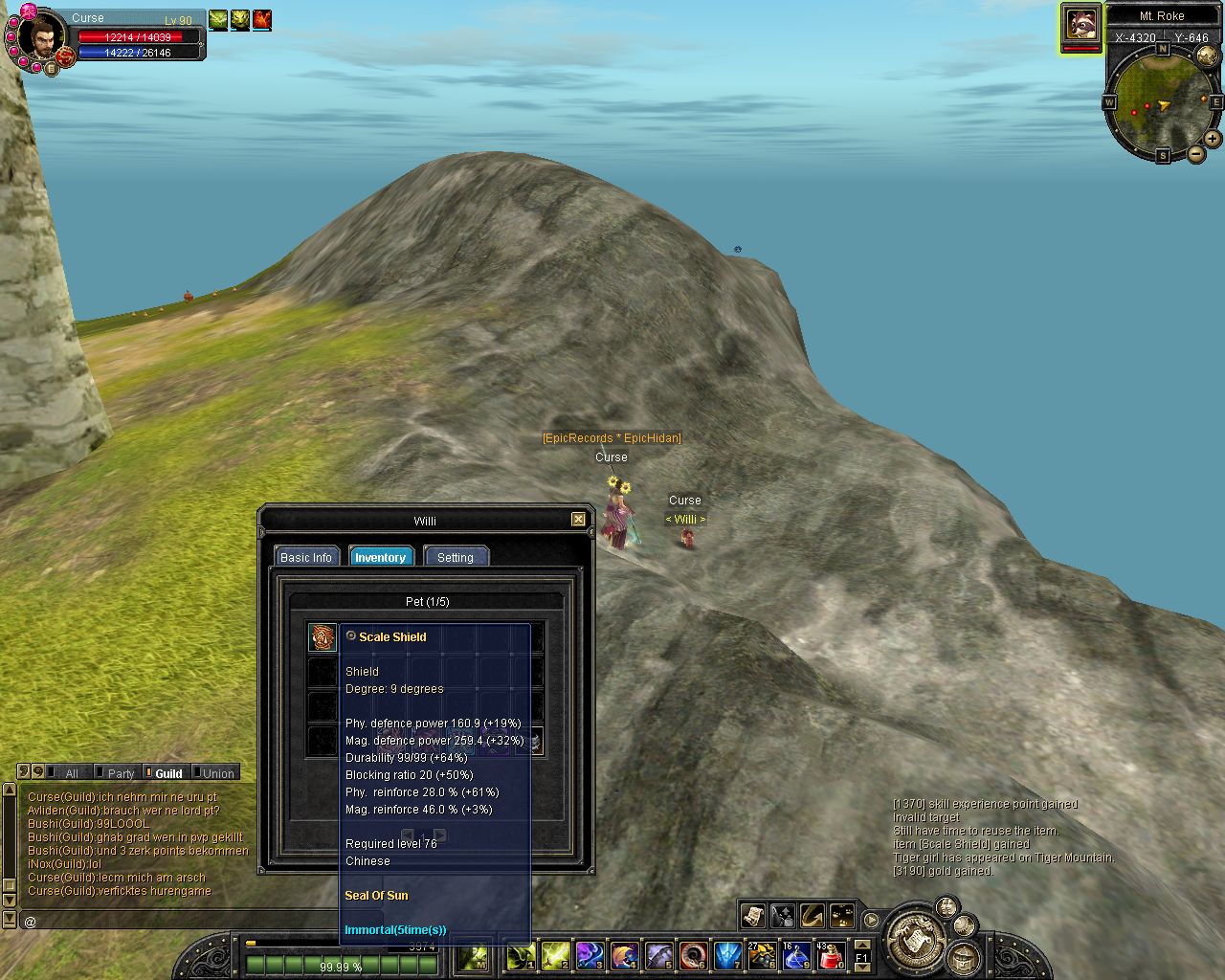This screenshot has height=980, width=1225.
Task: Use the blue mana potion in hotbar
Action: [796, 955]
